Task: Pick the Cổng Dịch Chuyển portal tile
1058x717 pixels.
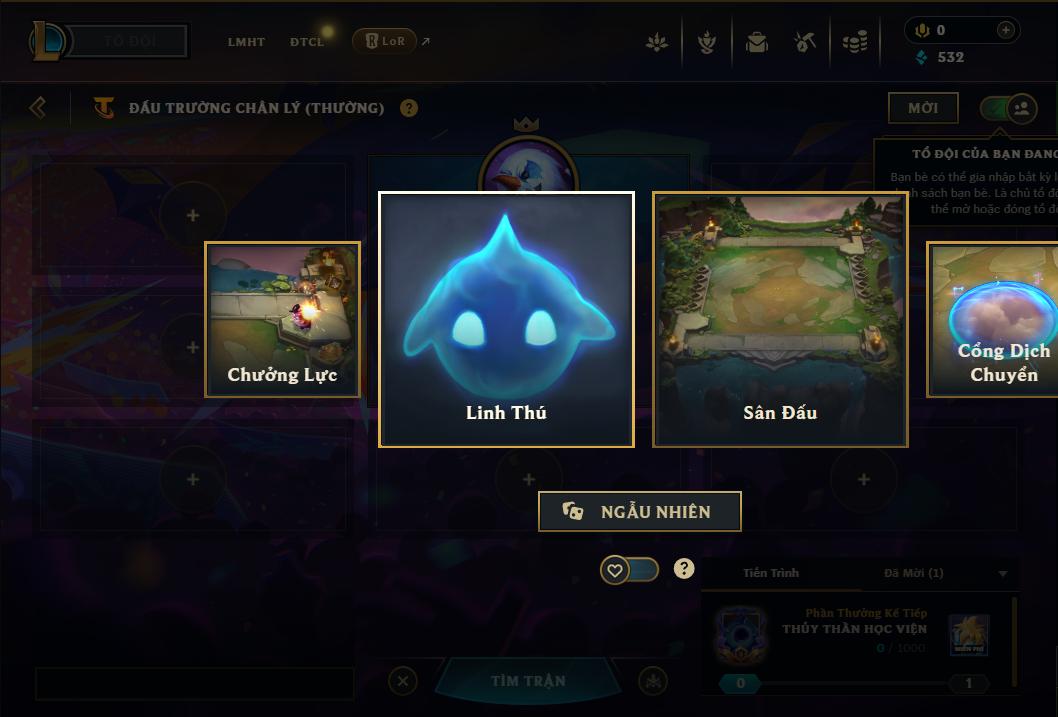Action: pyautogui.click(x=994, y=319)
